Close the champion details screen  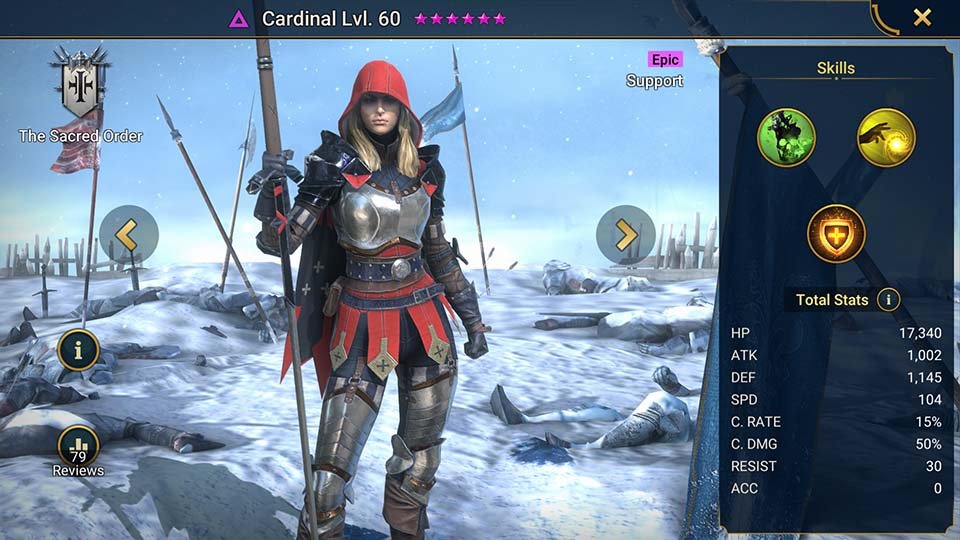(x=922, y=17)
